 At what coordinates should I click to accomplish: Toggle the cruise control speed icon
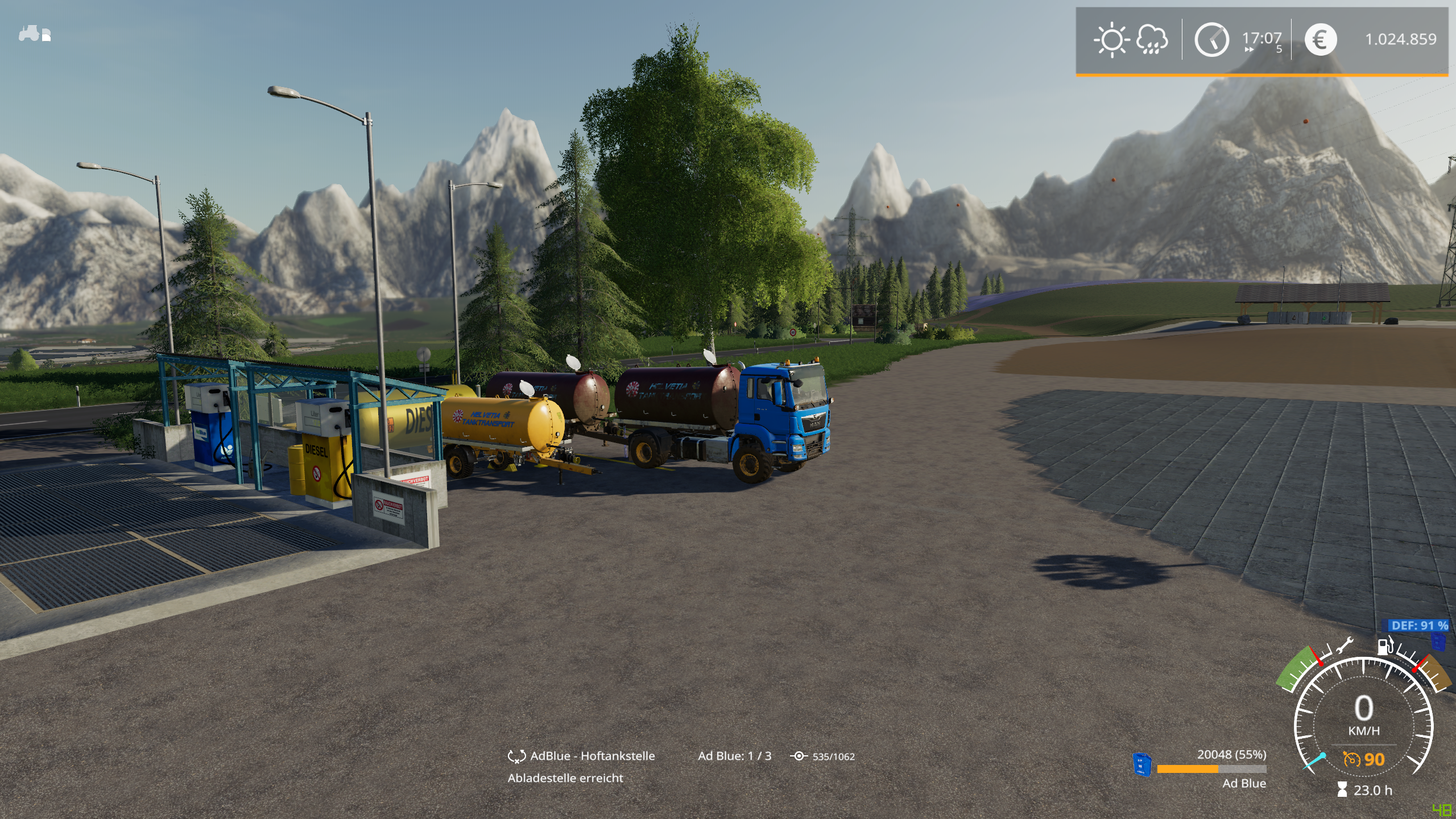click(x=1351, y=759)
